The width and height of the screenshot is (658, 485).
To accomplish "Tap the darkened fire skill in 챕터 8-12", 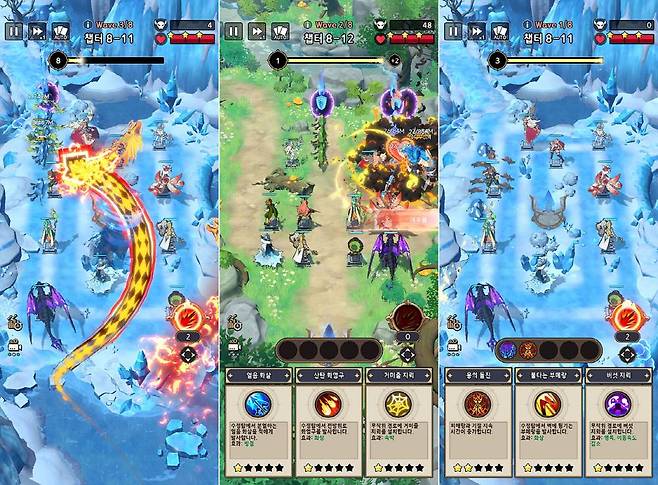I will (408, 318).
